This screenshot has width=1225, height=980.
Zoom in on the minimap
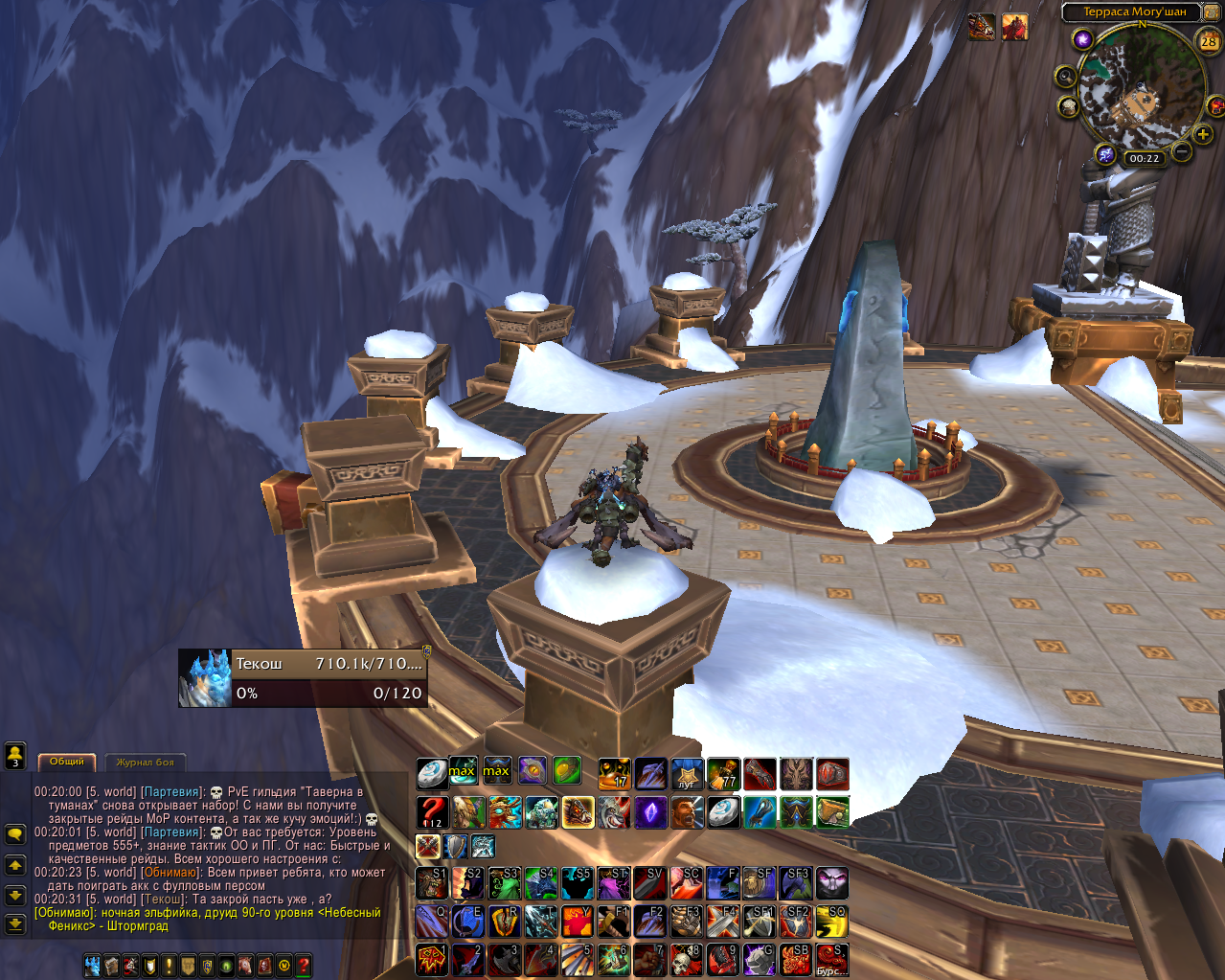pyautogui.click(x=1203, y=135)
